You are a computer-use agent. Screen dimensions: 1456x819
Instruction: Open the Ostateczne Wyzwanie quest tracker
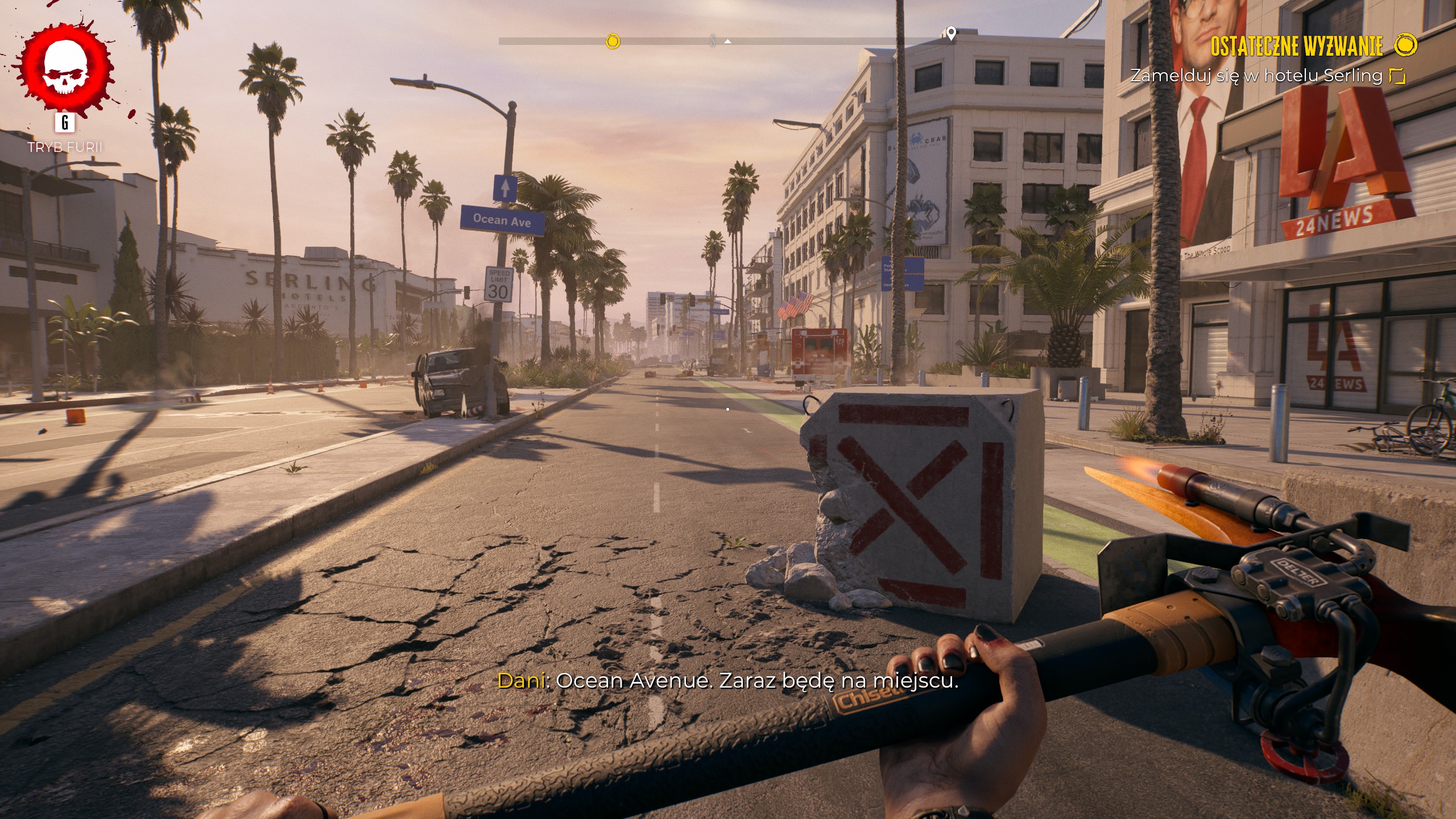pyautogui.click(x=1296, y=46)
